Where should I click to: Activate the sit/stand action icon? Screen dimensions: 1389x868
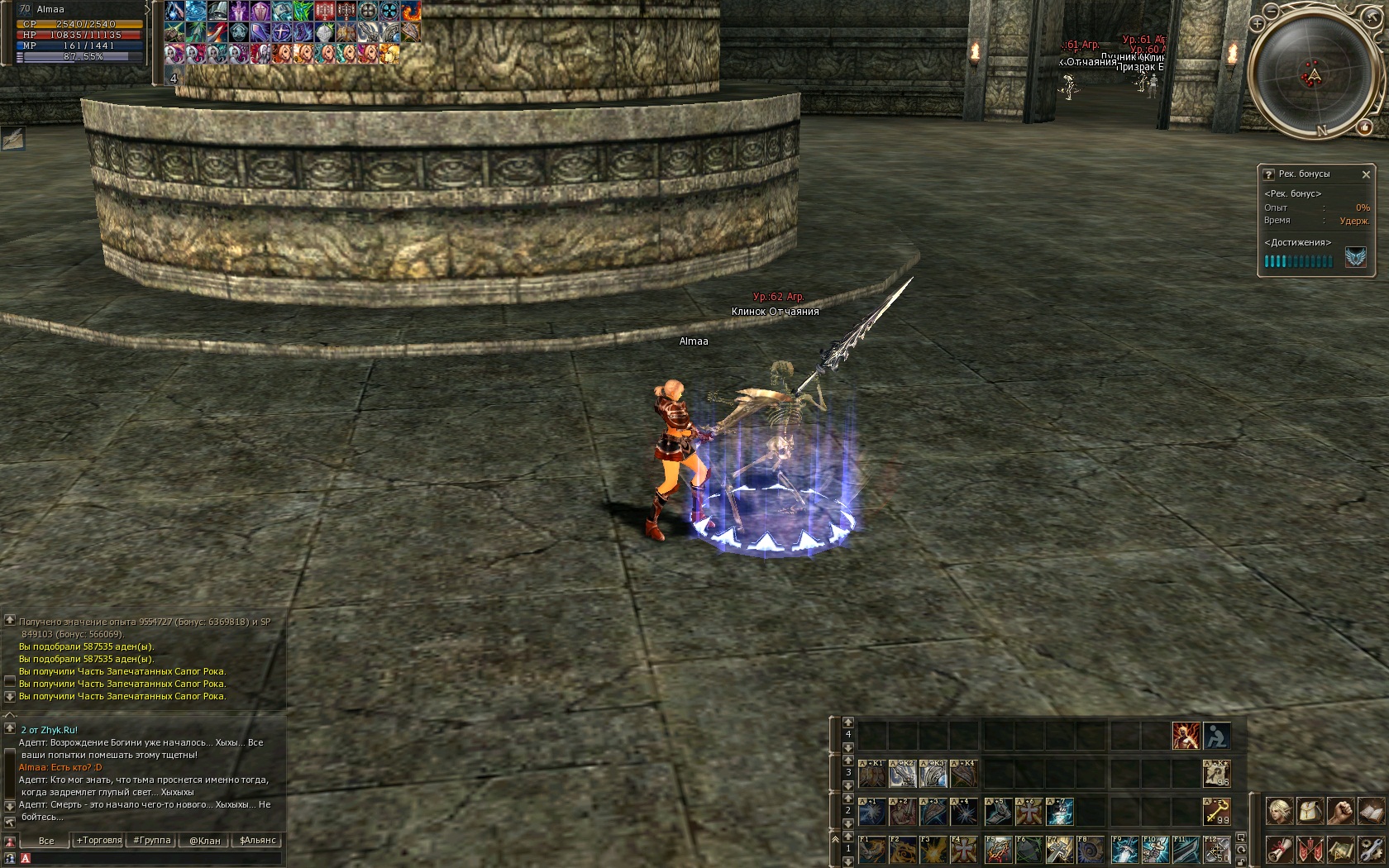coord(1216,735)
